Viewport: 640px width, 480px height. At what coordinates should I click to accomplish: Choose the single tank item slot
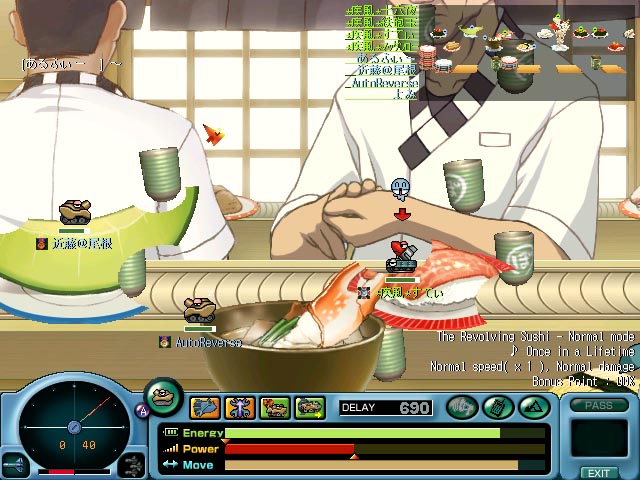[274, 407]
